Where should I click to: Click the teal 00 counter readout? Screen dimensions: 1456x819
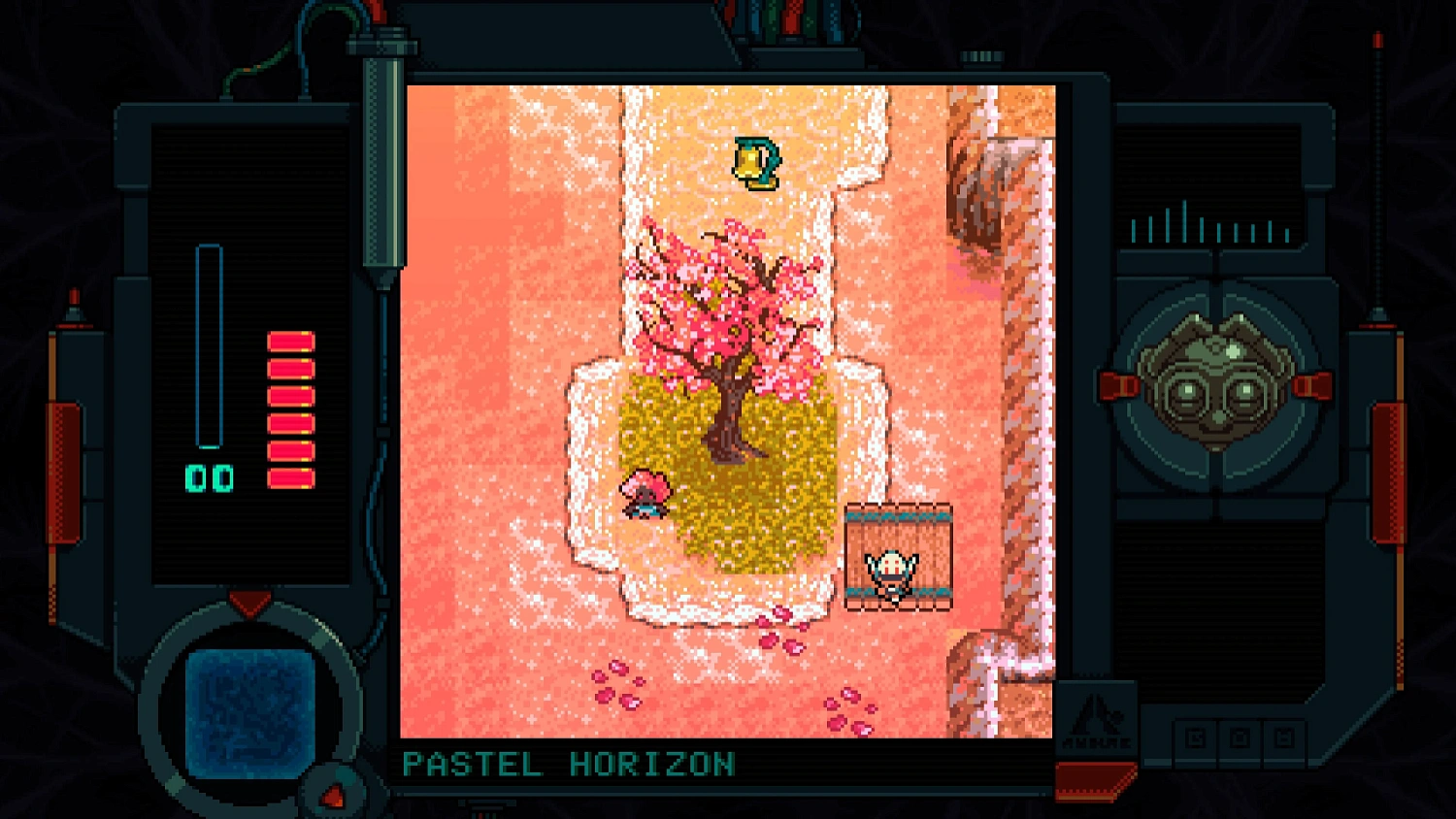(x=207, y=477)
